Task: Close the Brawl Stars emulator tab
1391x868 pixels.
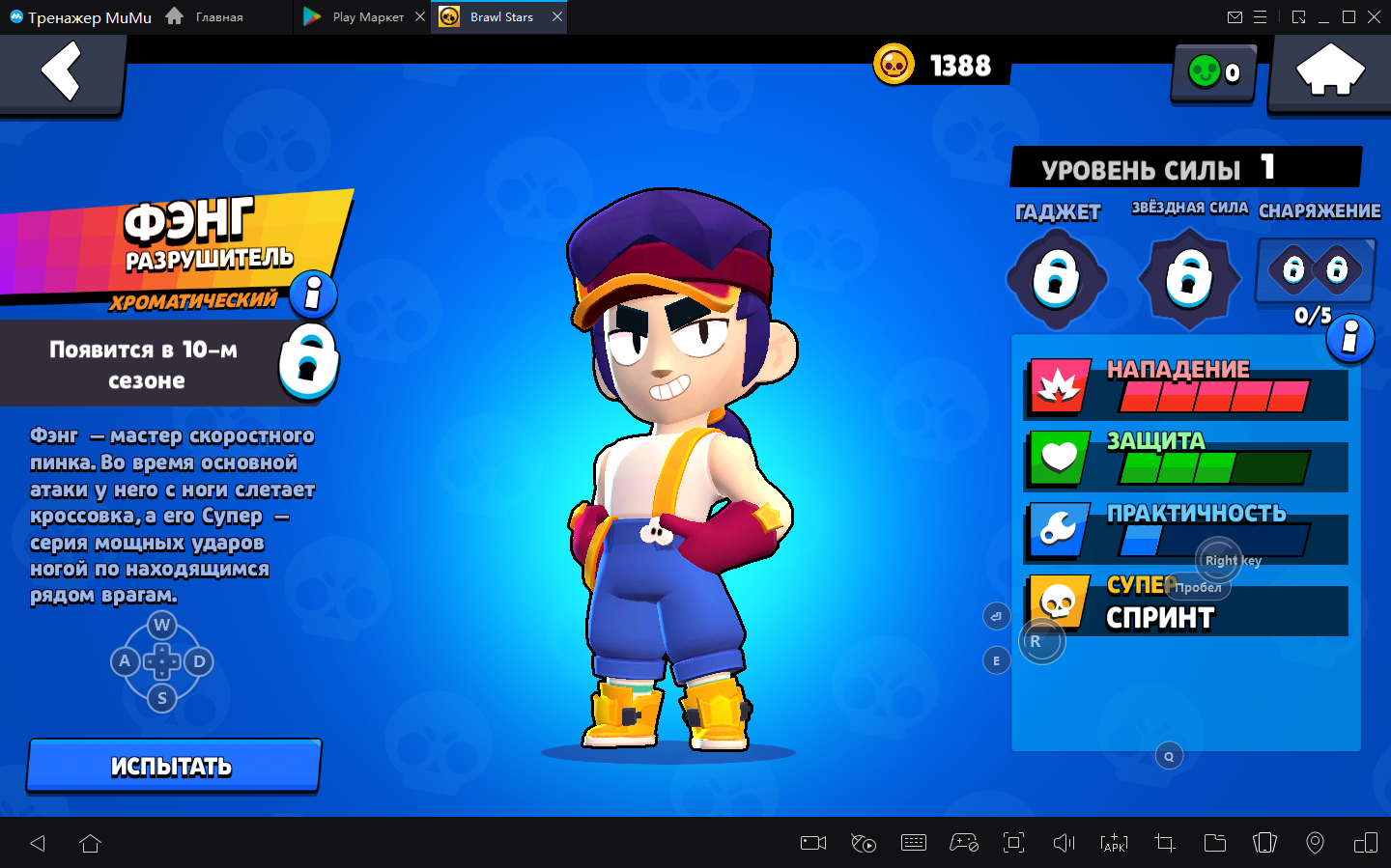Action: [557, 17]
